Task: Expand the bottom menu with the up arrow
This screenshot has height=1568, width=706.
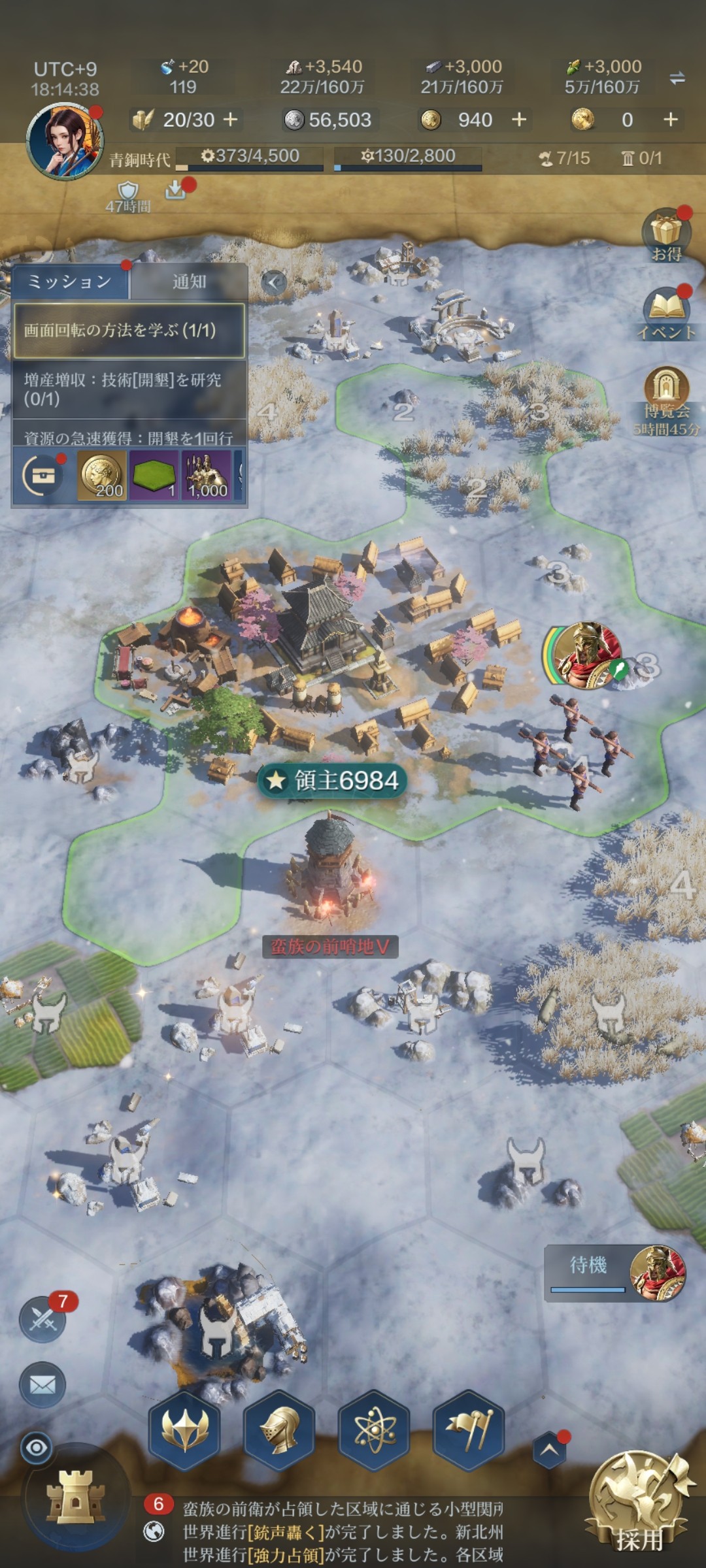Action: (549, 1449)
